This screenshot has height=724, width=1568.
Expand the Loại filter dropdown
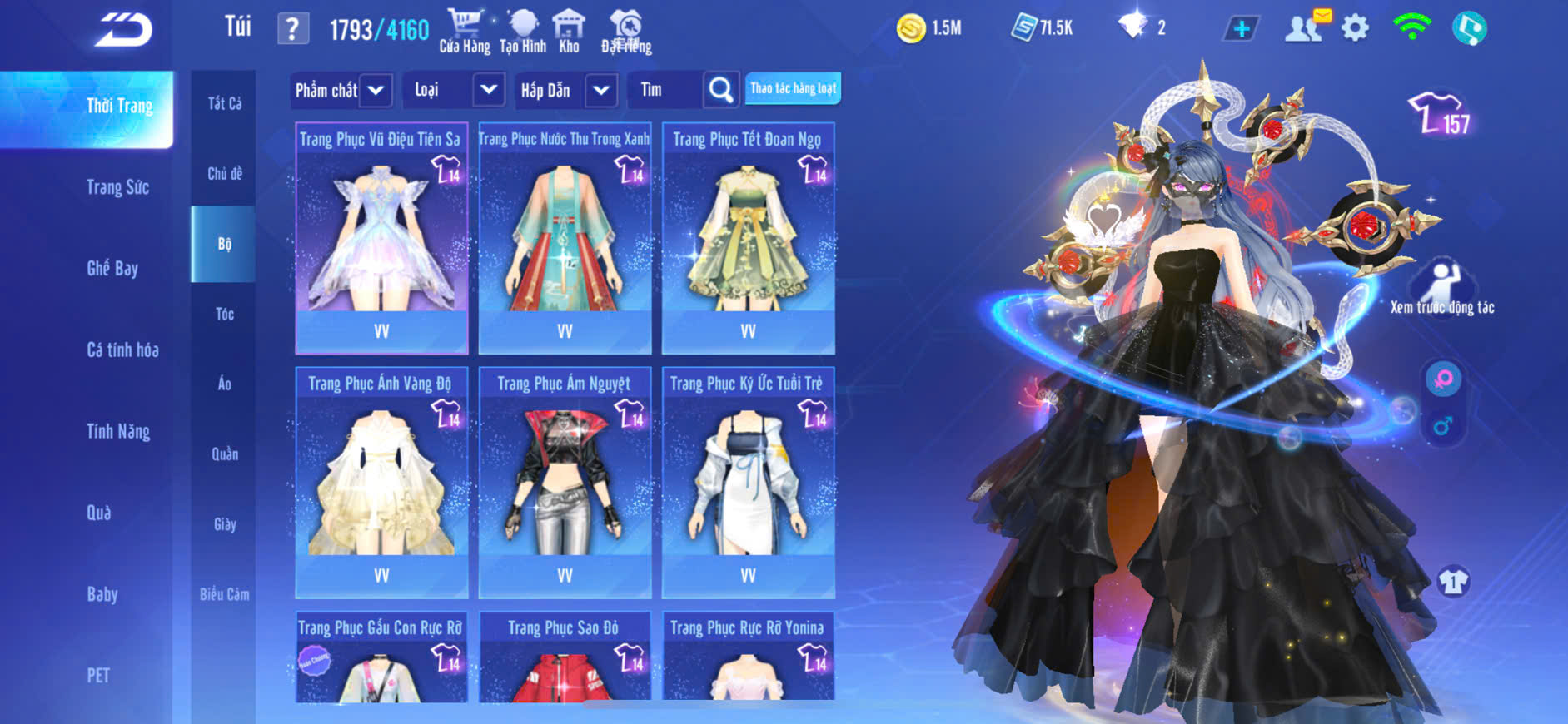489,90
